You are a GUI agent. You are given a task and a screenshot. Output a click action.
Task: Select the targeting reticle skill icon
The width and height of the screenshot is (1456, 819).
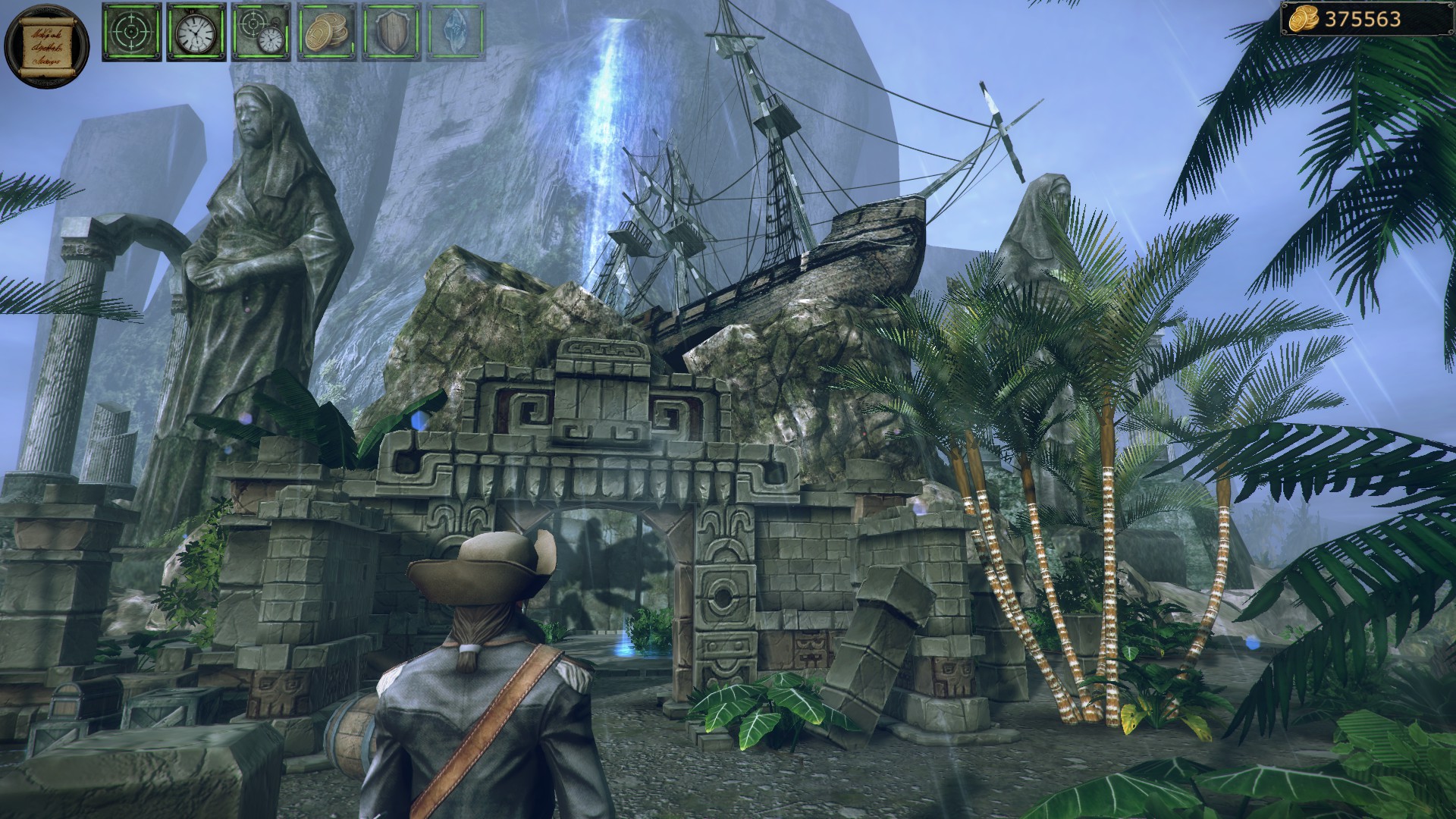point(130,32)
